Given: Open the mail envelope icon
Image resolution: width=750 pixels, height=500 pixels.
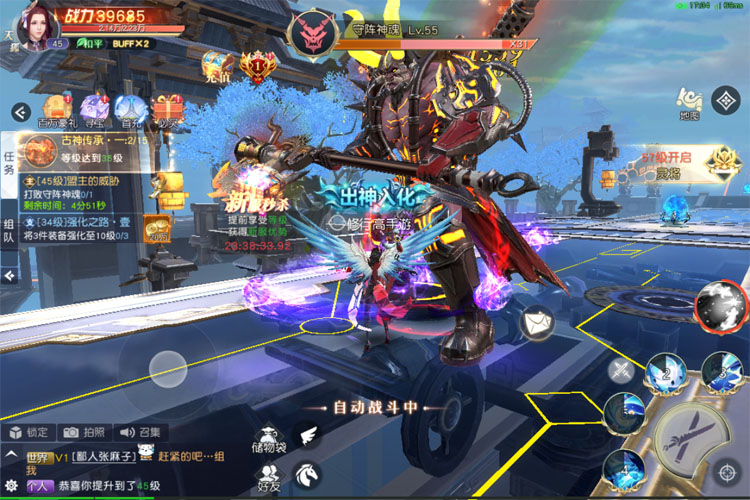Looking at the screenshot, I should coord(538,322).
